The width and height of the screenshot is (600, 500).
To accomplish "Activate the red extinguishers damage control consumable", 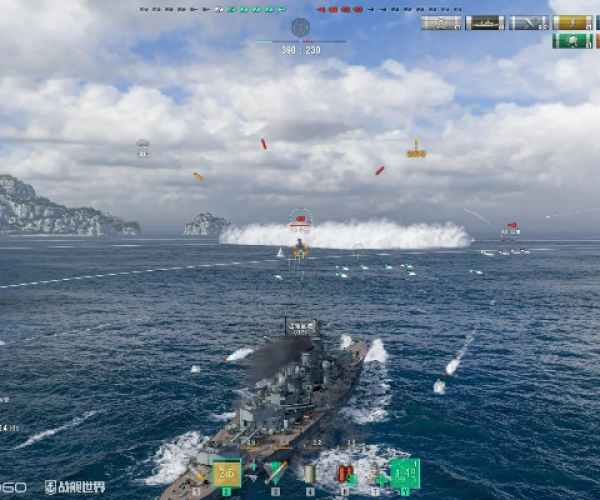I will click(345, 473).
